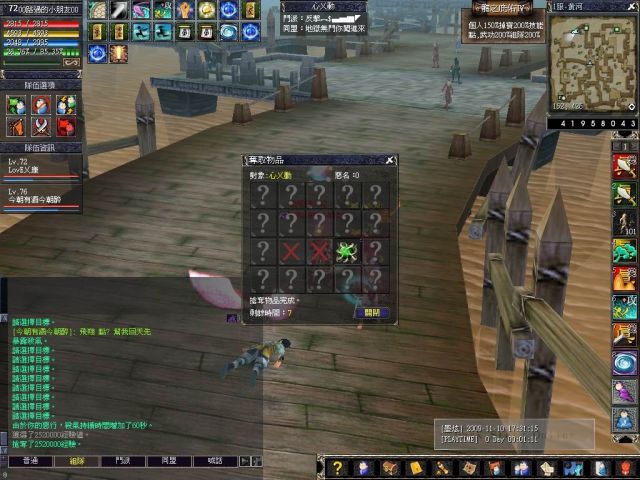
Task: Click the red boxing glove team option
Action: pos(65,127)
